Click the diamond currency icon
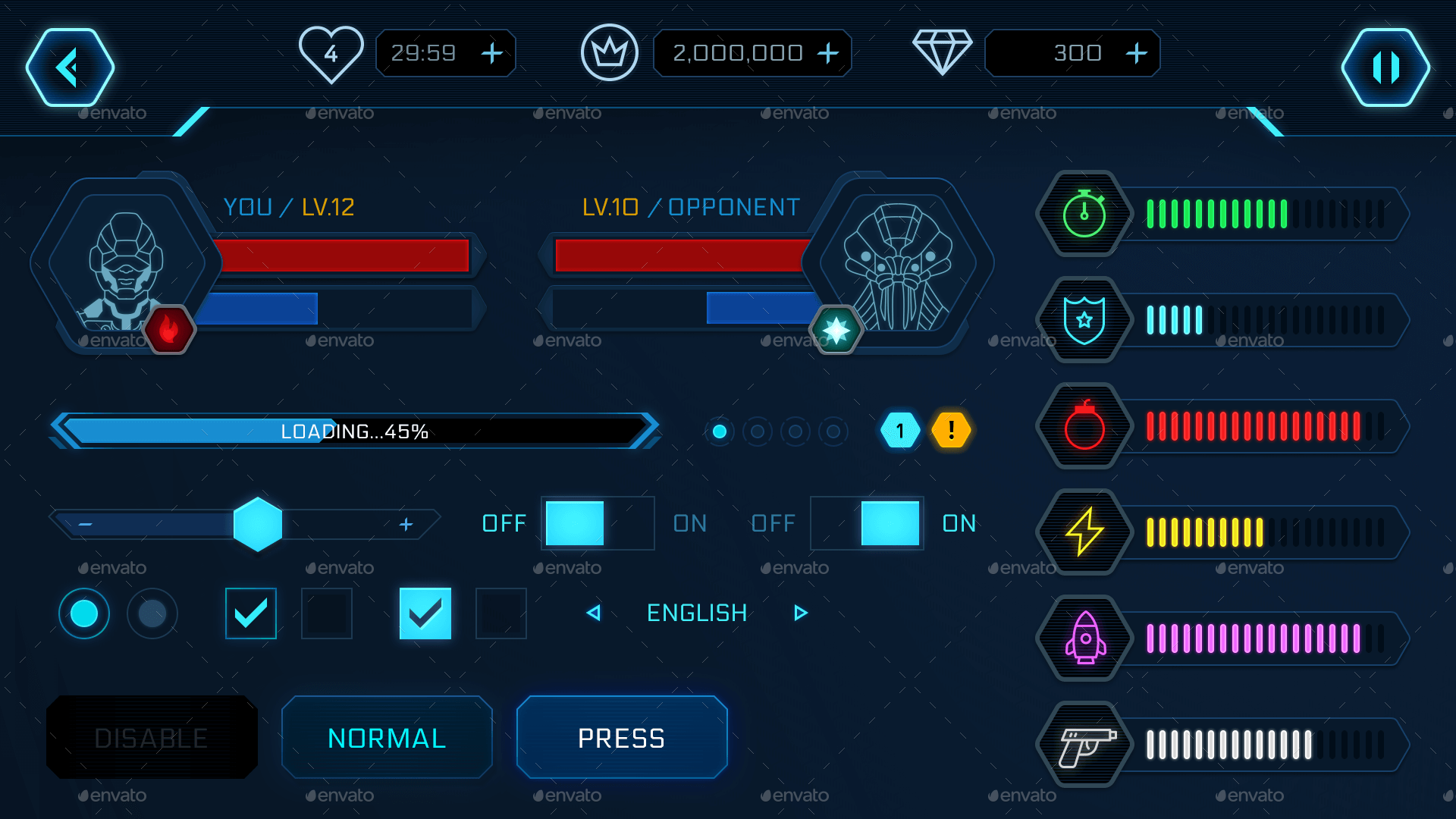1456x819 pixels. pos(943,52)
